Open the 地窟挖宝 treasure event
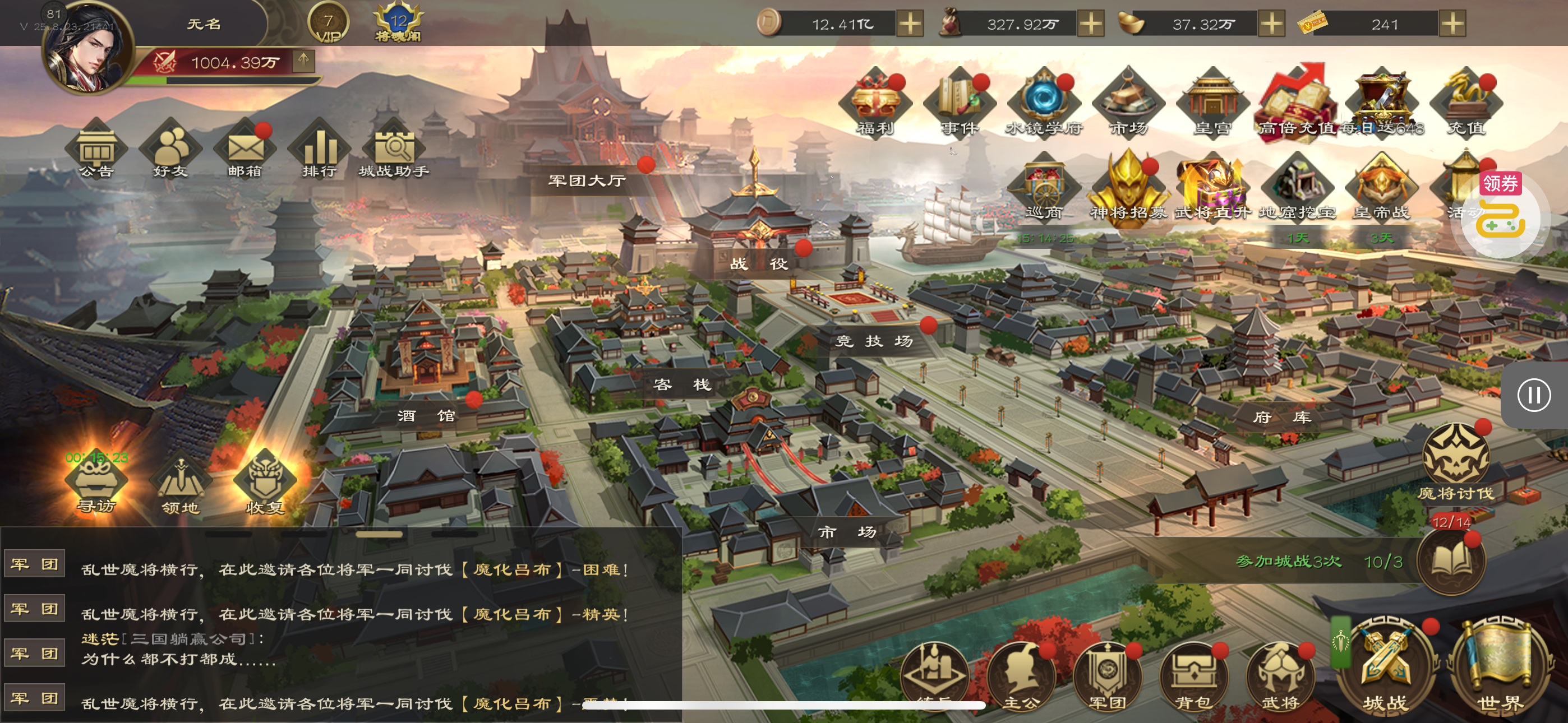 tap(1297, 189)
